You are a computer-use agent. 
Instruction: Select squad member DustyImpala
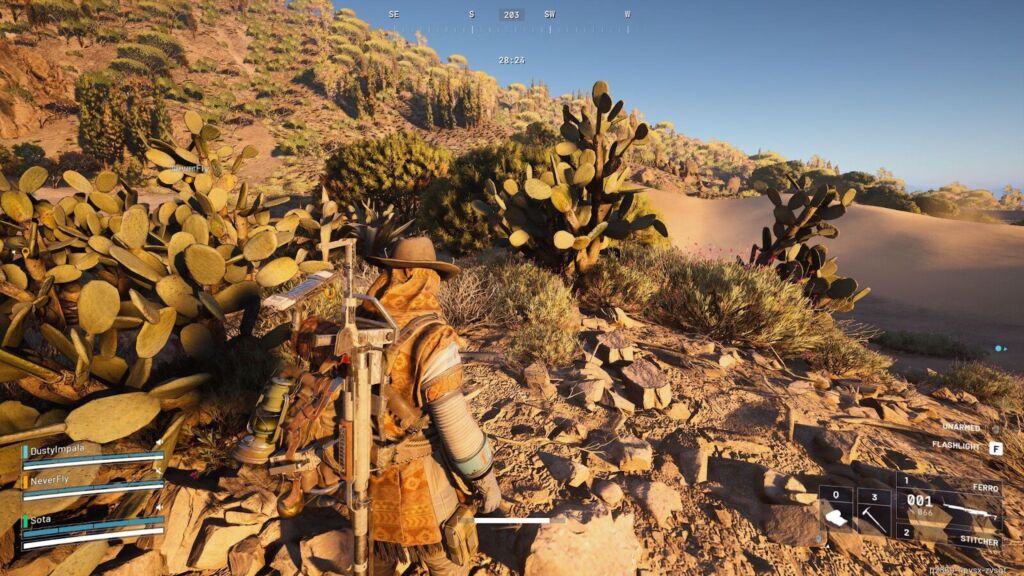tap(92, 456)
